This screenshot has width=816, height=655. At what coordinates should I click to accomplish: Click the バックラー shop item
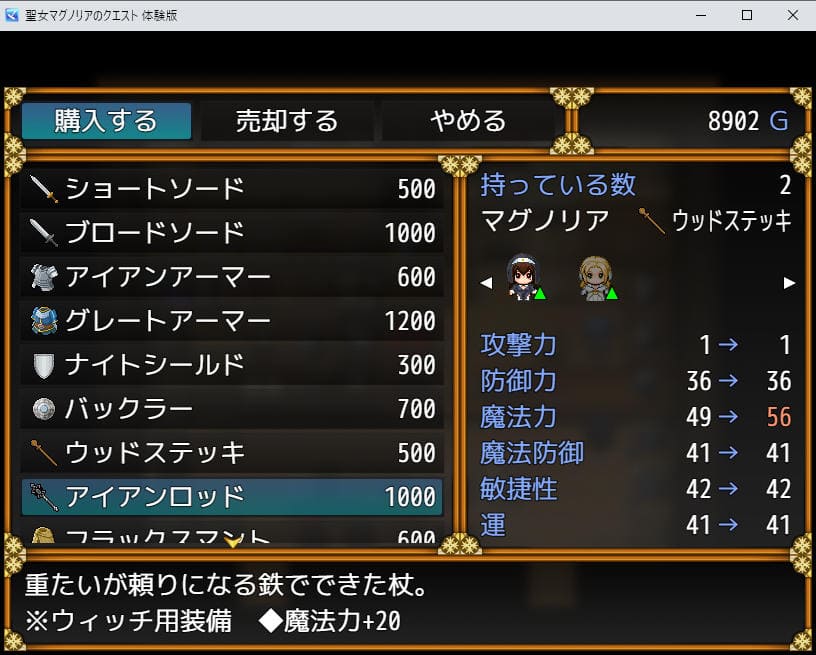(232, 408)
